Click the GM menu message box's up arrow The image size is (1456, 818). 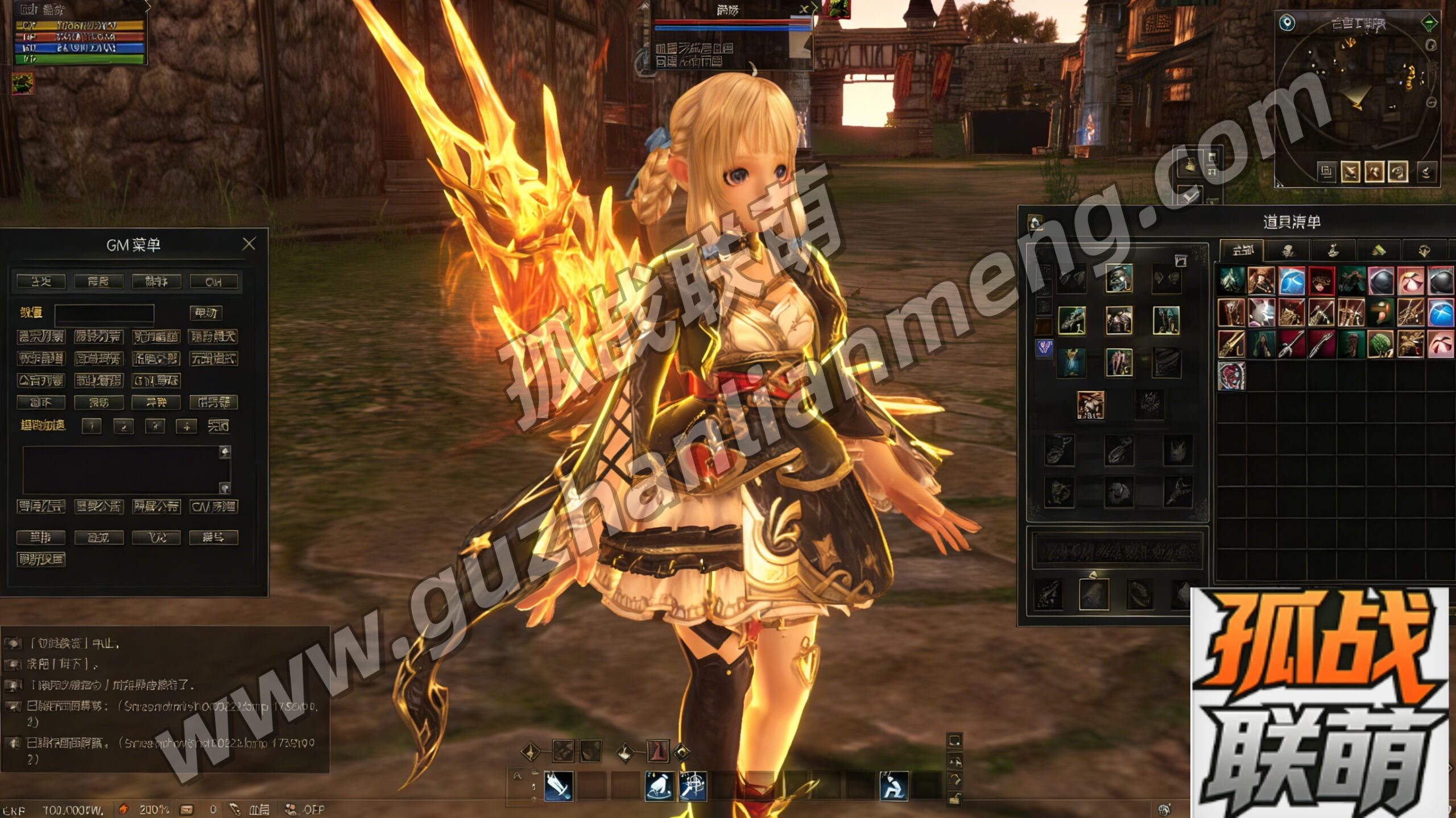(x=225, y=452)
